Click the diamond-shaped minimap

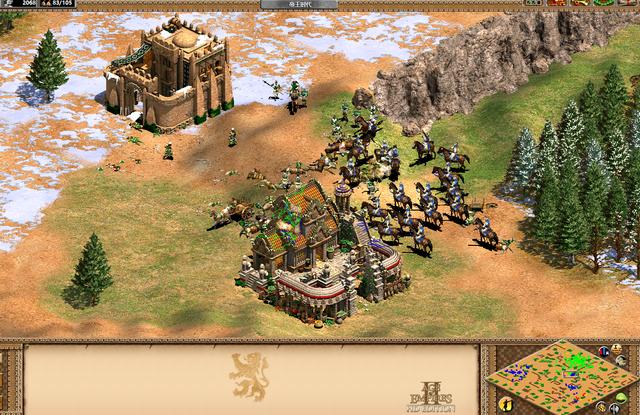click(x=561, y=377)
